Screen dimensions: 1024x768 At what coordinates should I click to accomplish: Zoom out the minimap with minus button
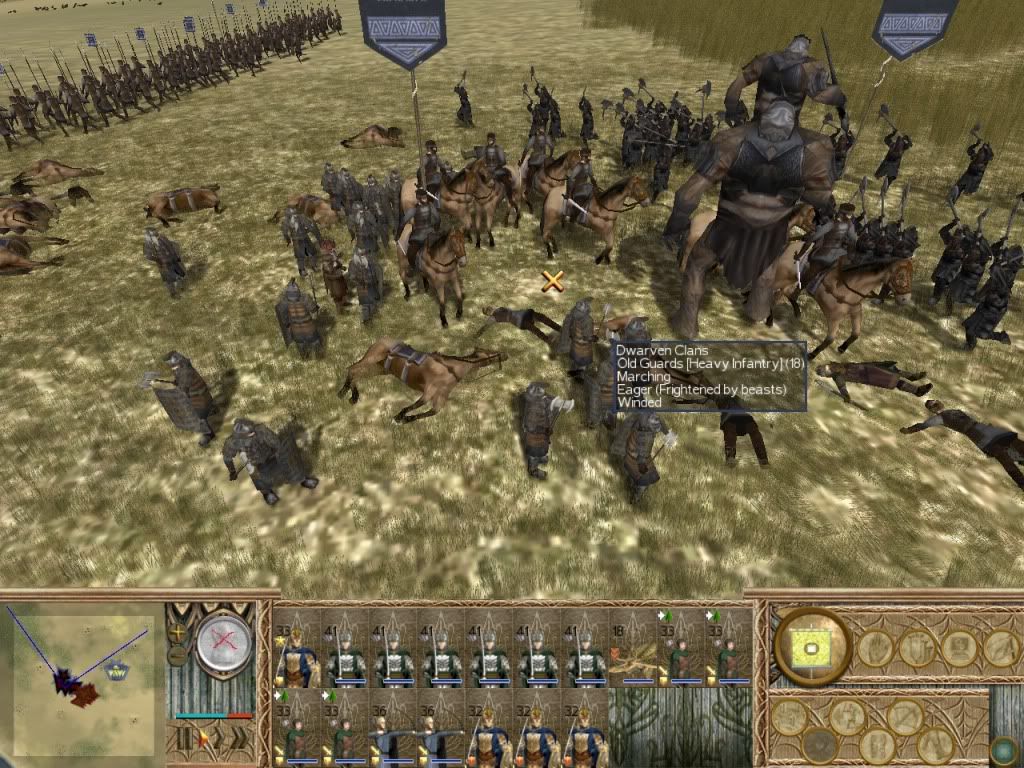(x=178, y=656)
